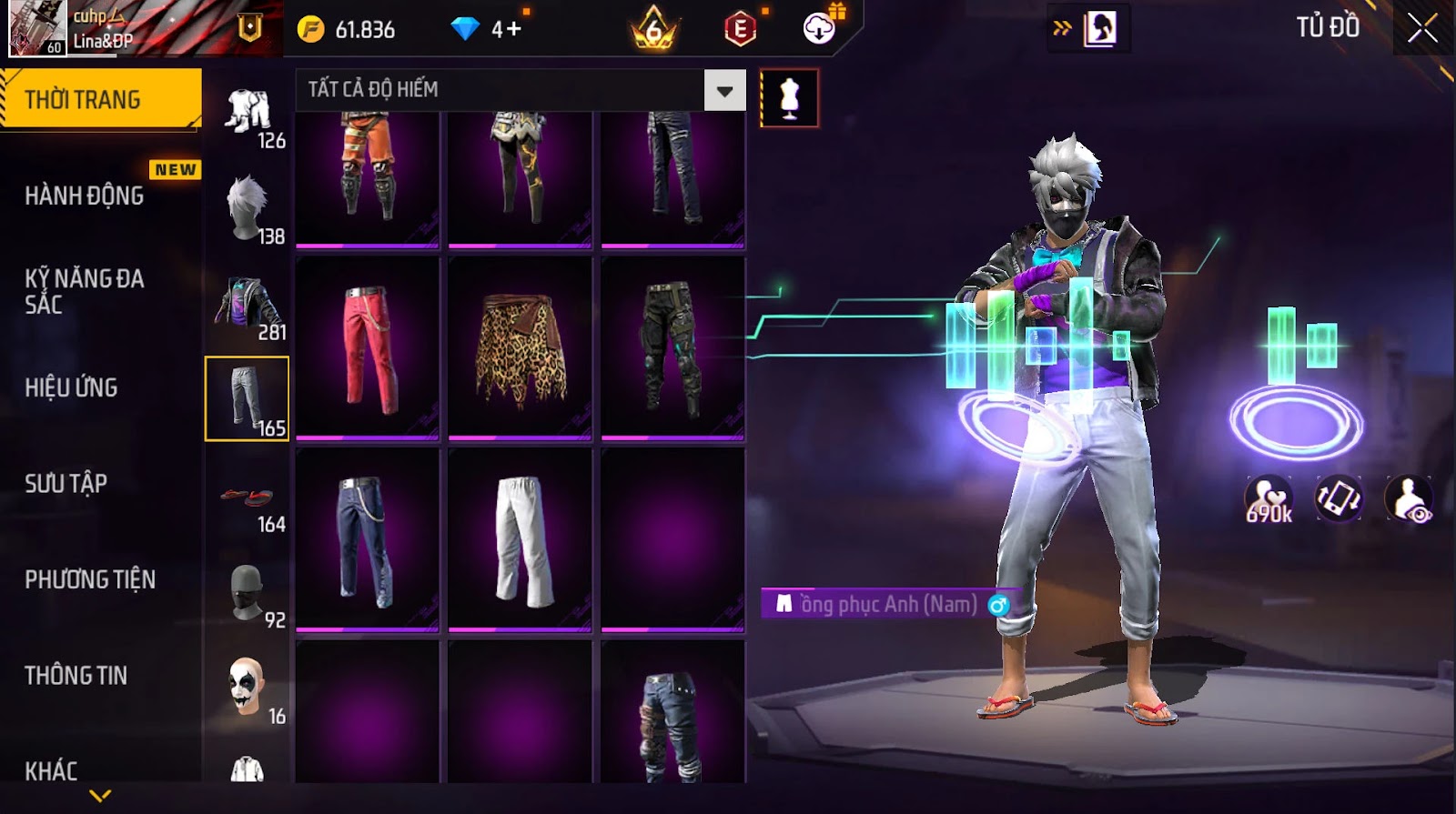Open Phương Tiện tab

pos(90,579)
